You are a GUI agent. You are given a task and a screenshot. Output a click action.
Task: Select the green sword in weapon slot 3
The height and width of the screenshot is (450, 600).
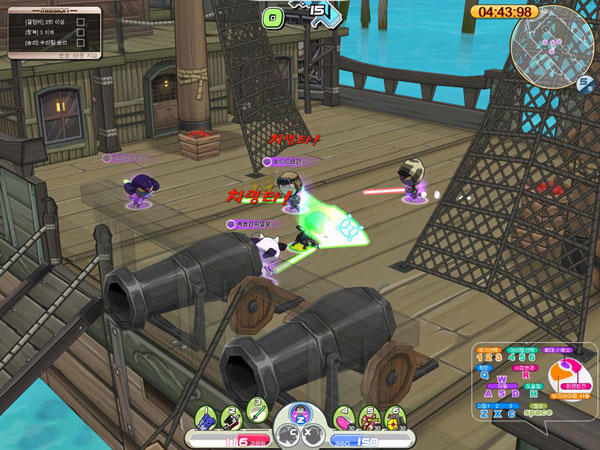click(x=256, y=408)
